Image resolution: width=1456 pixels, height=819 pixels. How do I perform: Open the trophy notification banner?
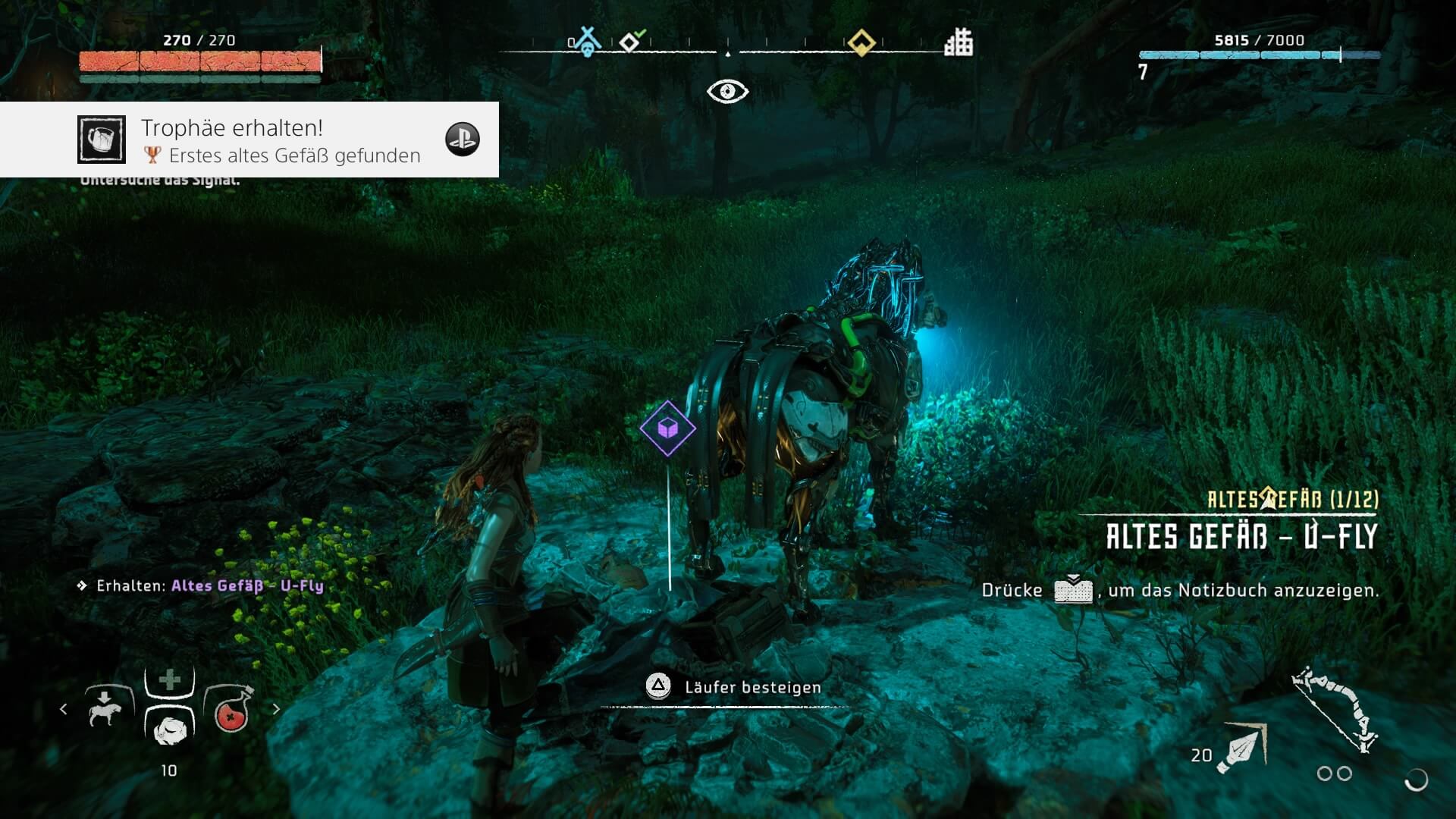pos(249,140)
